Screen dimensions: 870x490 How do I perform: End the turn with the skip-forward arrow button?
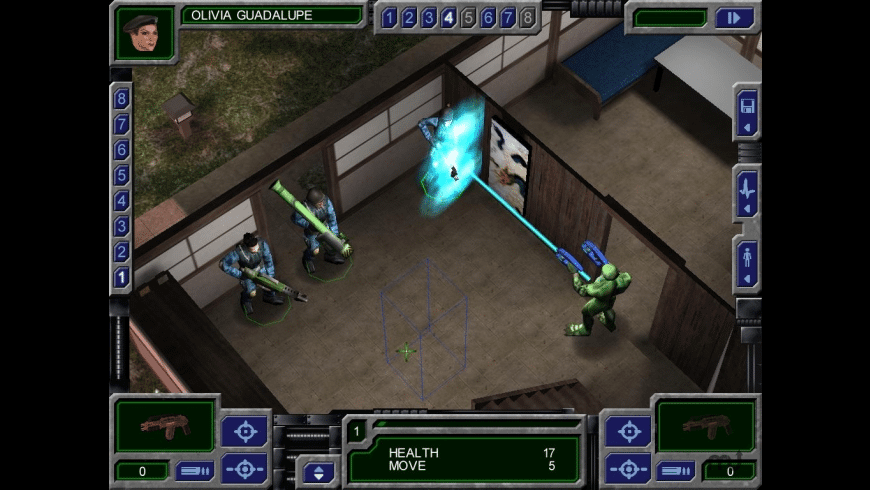point(734,18)
